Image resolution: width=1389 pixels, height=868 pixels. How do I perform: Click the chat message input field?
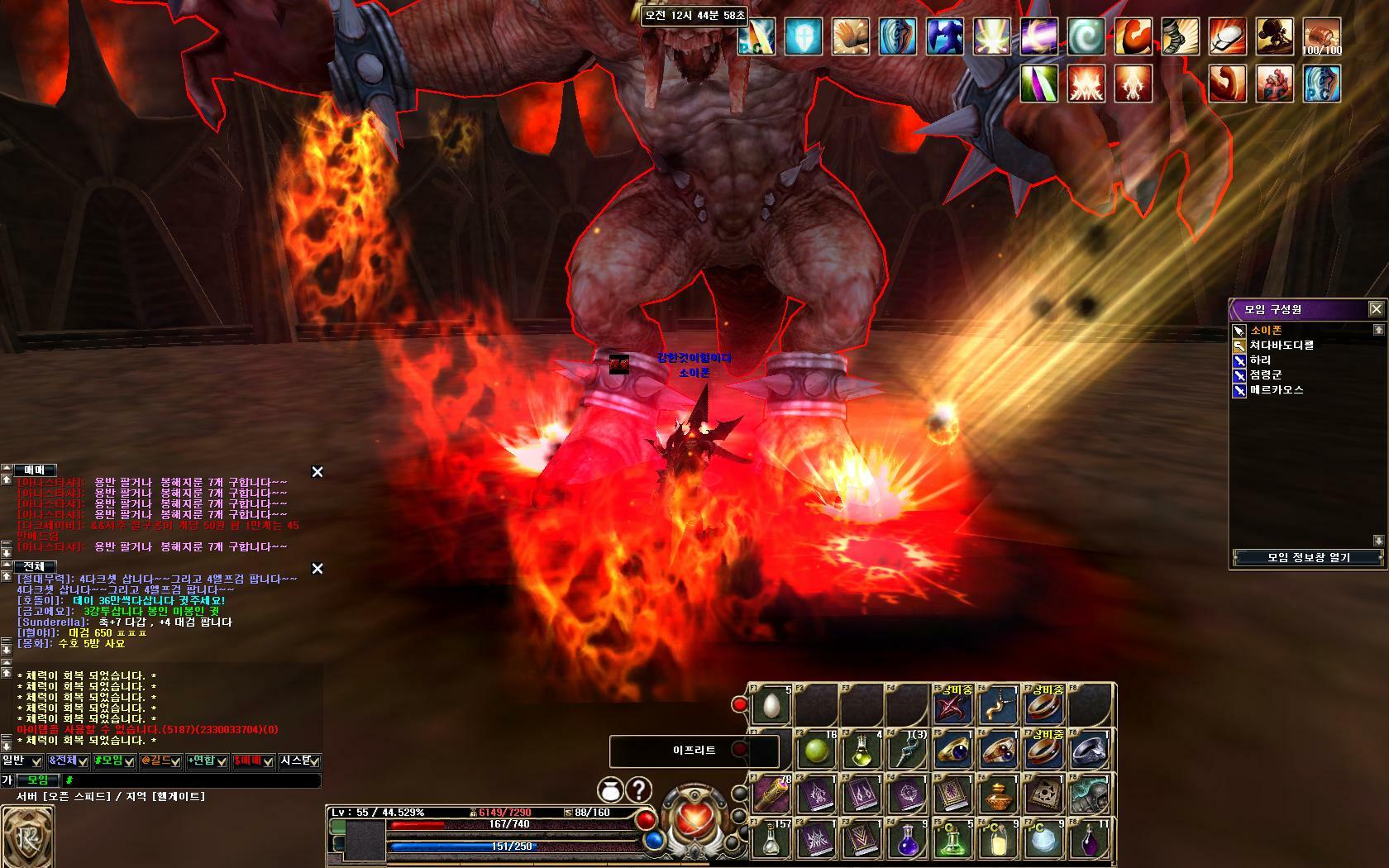click(x=190, y=780)
